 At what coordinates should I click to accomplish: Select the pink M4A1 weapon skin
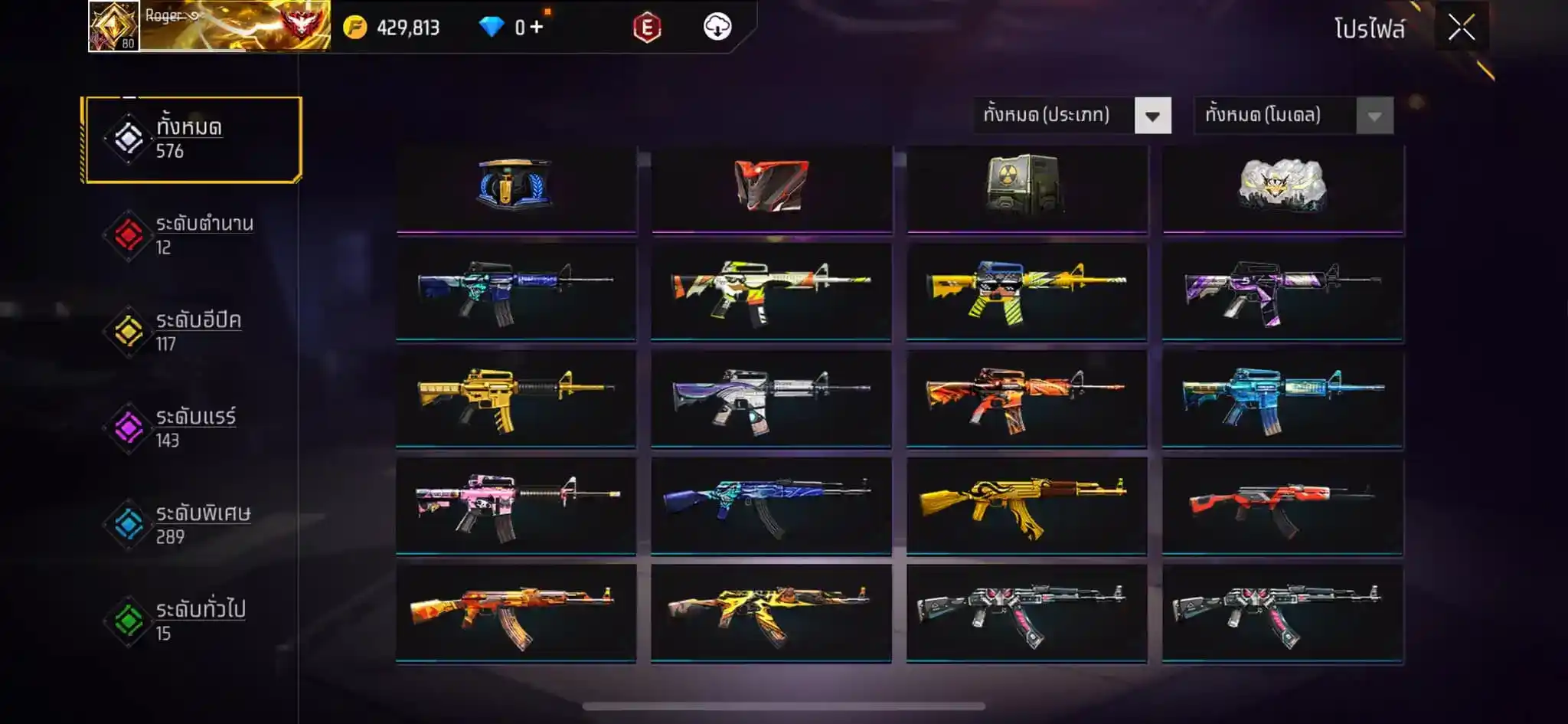point(515,506)
